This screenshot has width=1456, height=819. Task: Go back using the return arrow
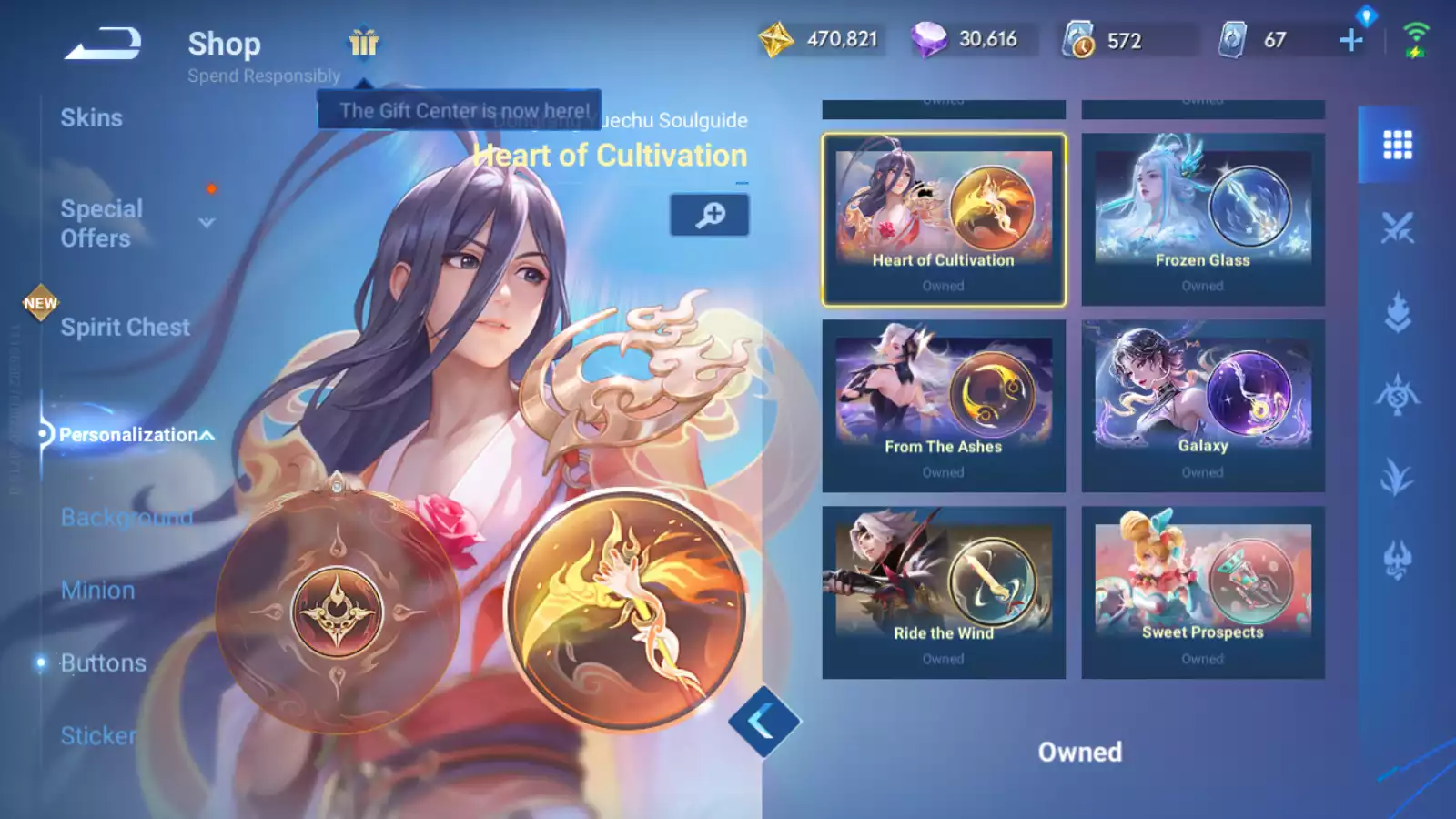coord(103,43)
